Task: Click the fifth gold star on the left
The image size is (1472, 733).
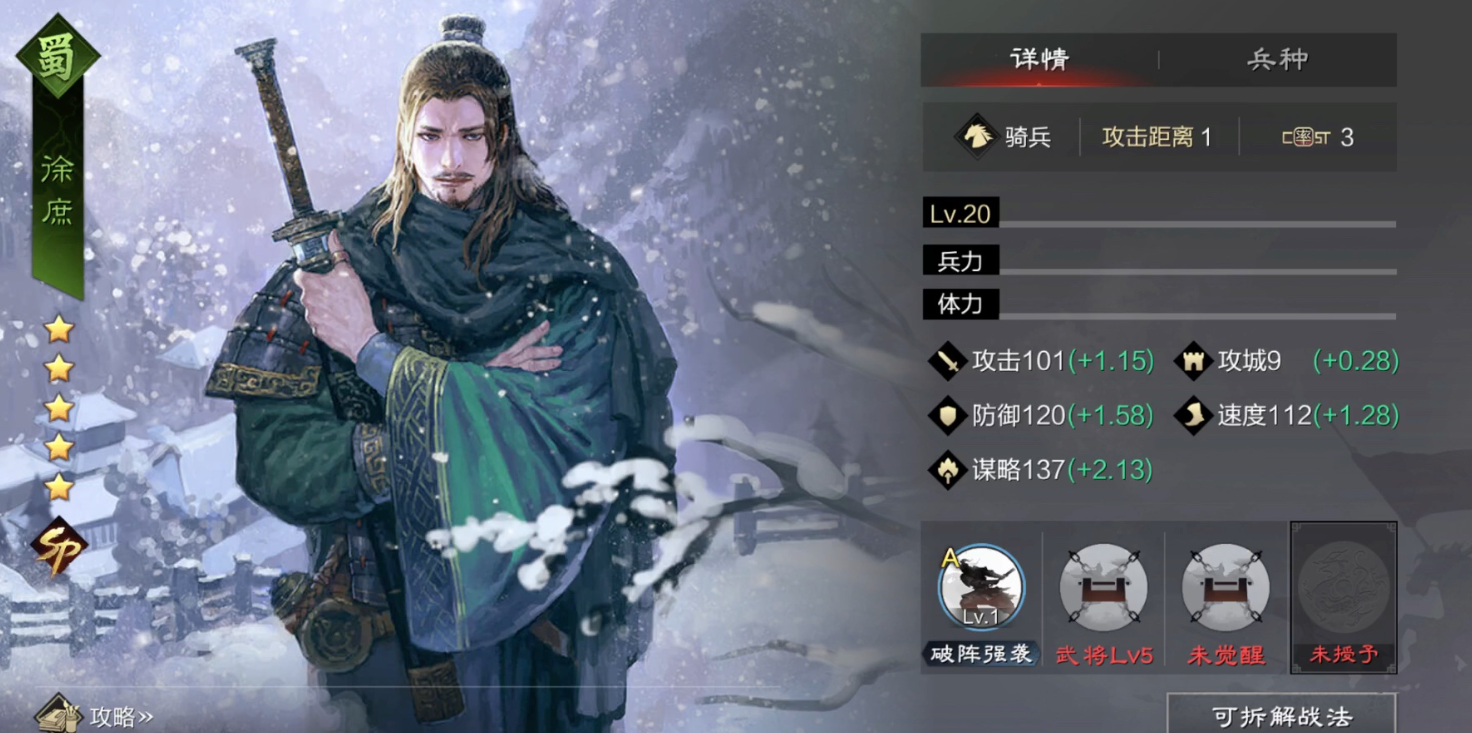Action: point(57,487)
